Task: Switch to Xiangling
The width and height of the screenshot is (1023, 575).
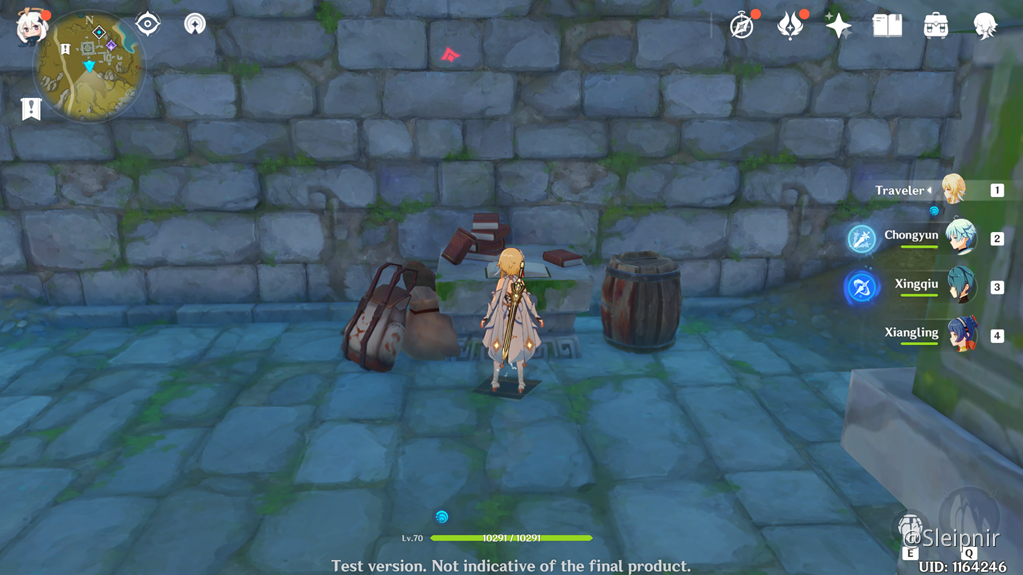Action: 960,334
